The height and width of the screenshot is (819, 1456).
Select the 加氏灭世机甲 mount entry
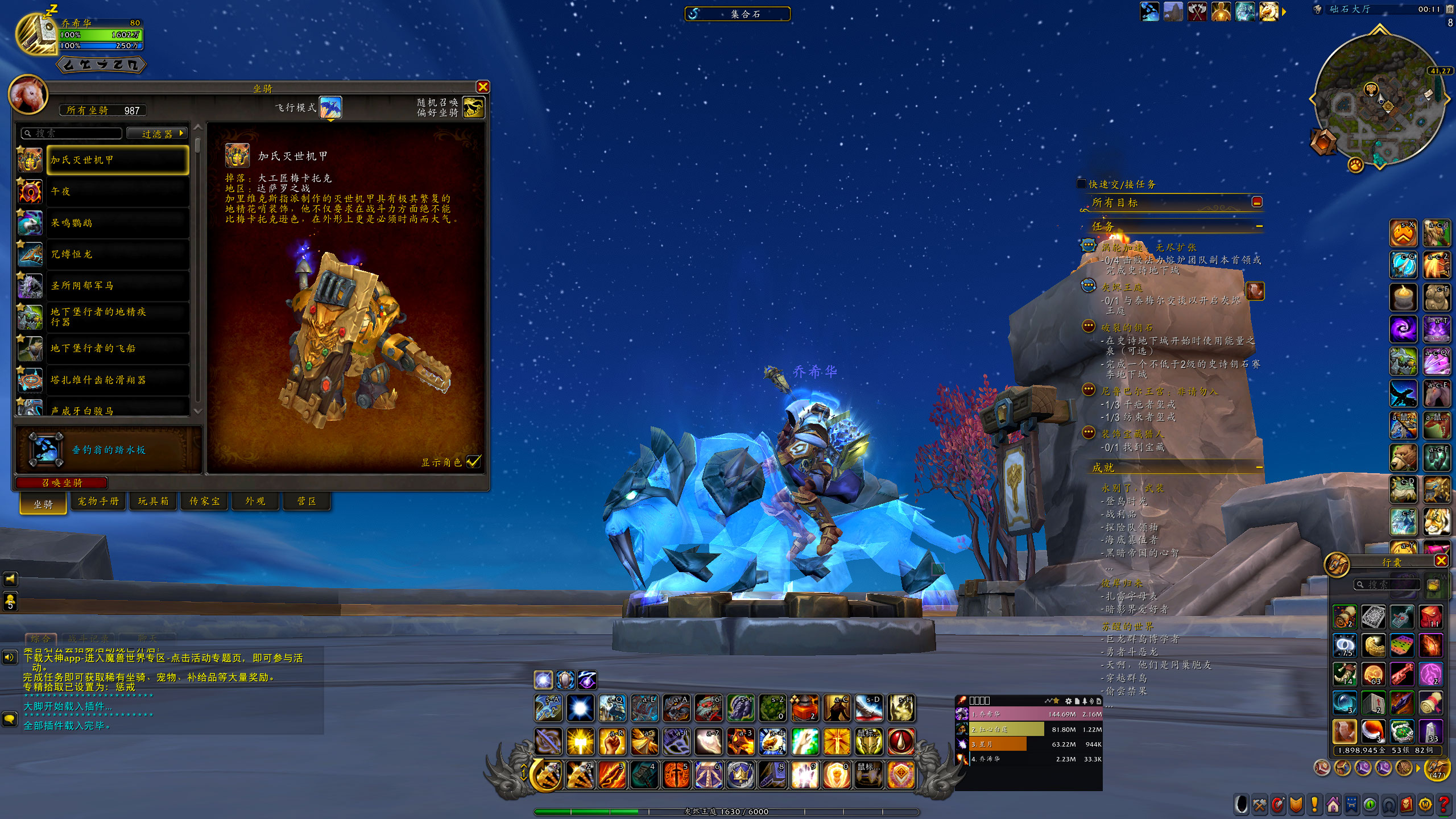(118, 160)
